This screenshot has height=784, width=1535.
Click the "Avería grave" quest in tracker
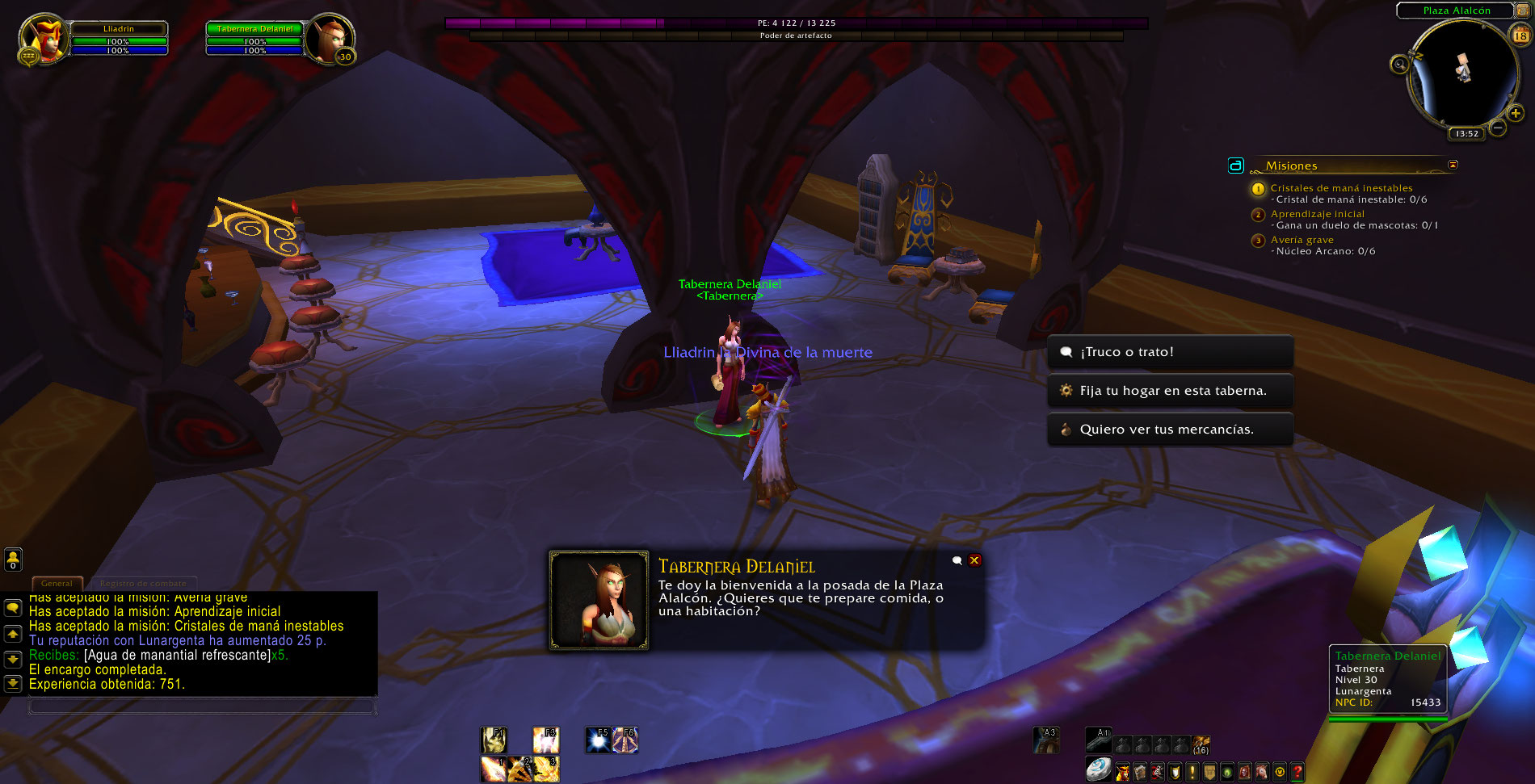(x=1302, y=240)
